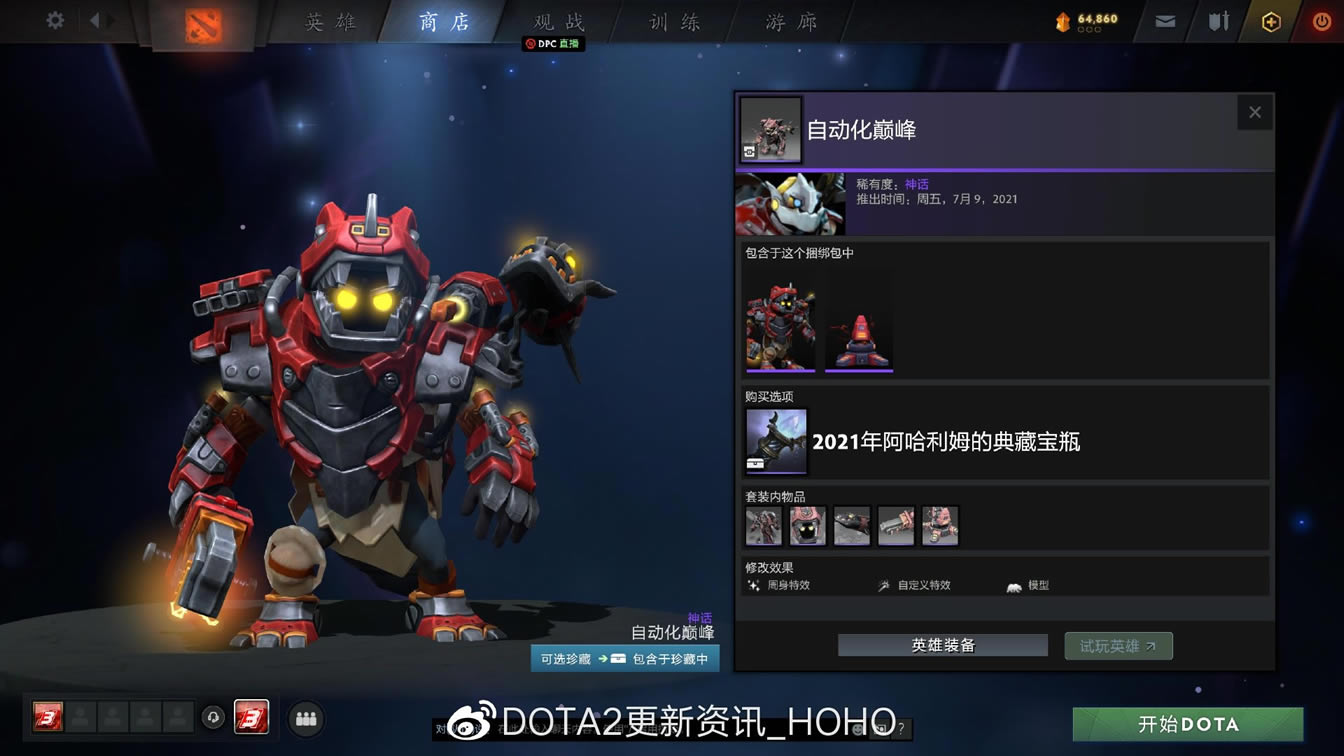Open the mail notifications inbox
Viewport: 1344px width, 756px height.
[x=1163, y=19]
